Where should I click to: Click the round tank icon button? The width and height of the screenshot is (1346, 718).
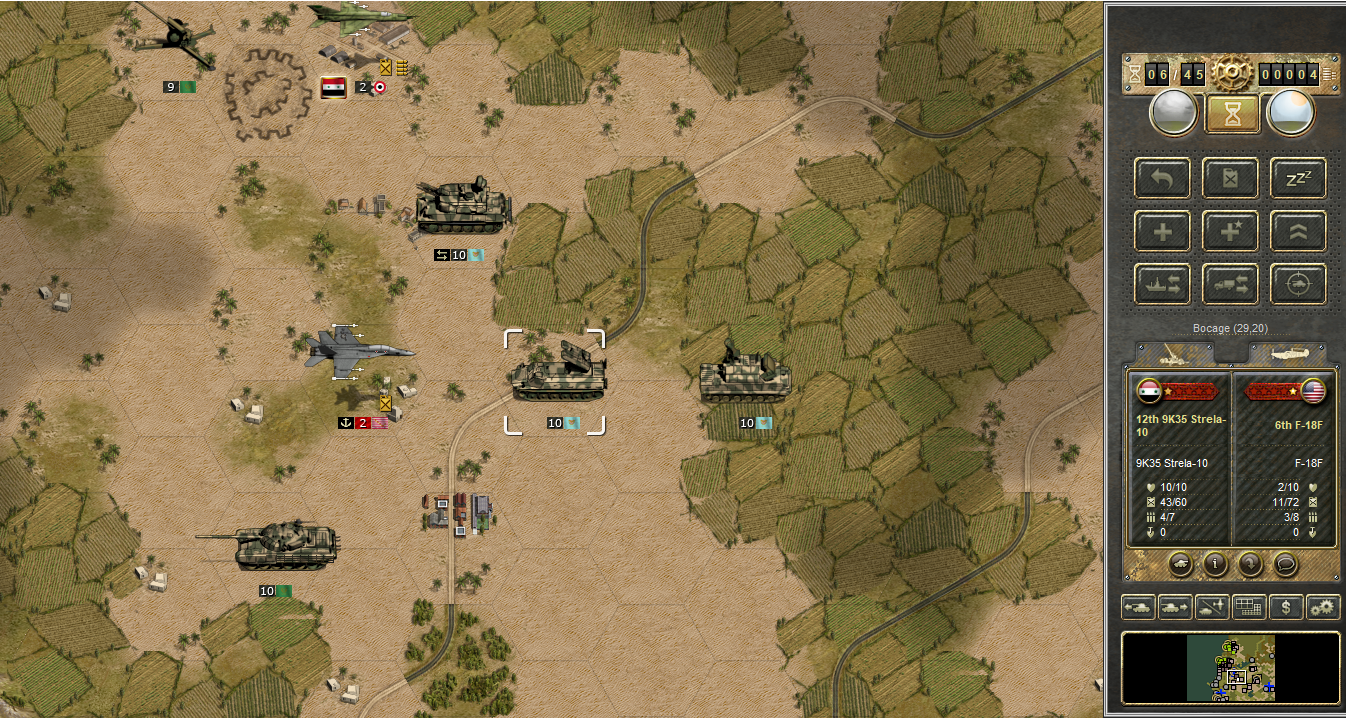[x=1181, y=564]
